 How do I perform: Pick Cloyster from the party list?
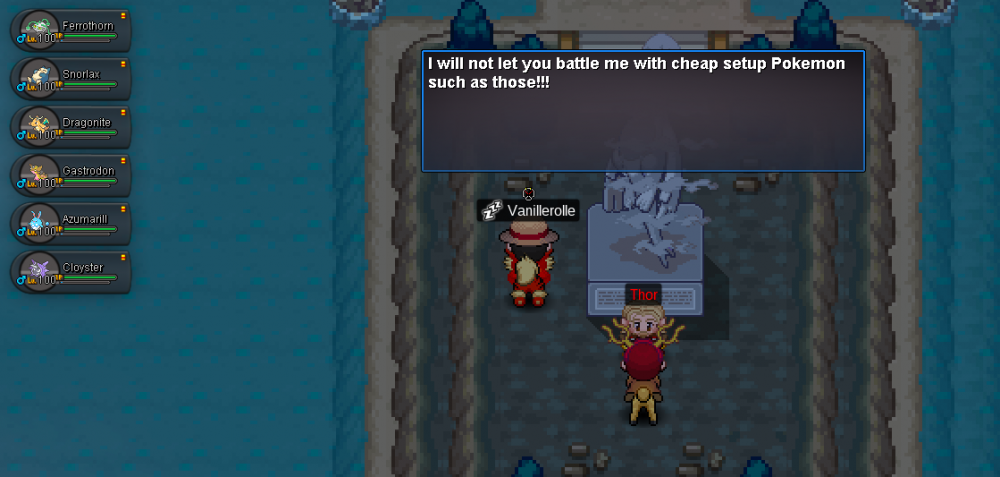71,272
